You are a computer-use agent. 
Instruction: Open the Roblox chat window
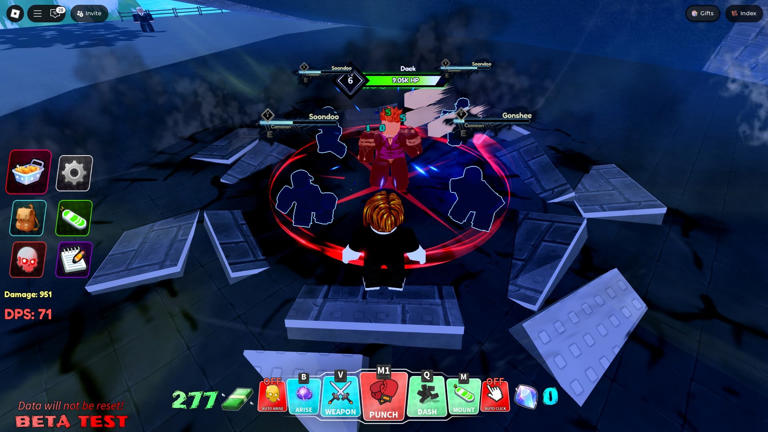pyautogui.click(x=56, y=14)
